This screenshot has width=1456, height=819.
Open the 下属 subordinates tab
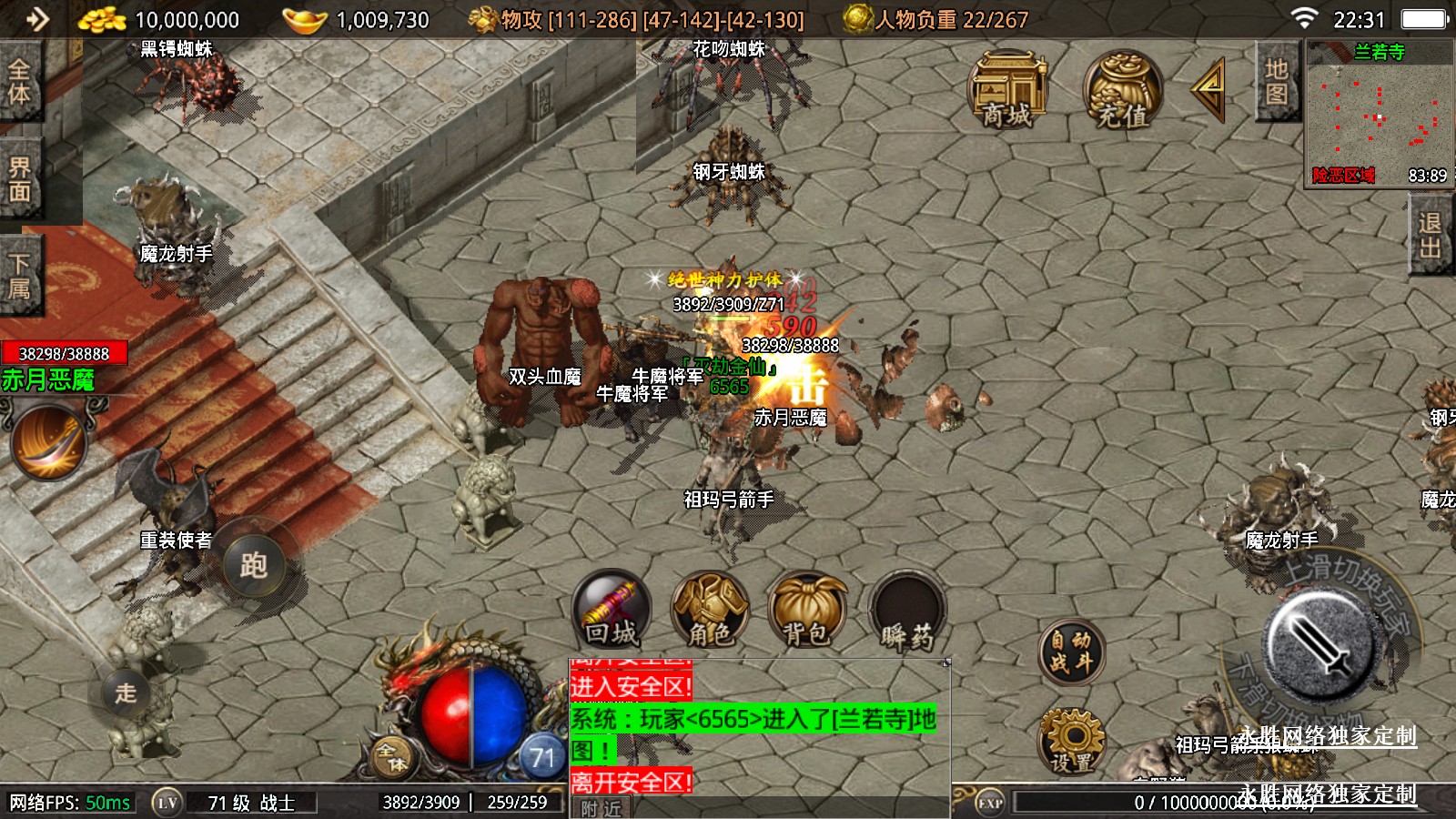click(x=20, y=276)
